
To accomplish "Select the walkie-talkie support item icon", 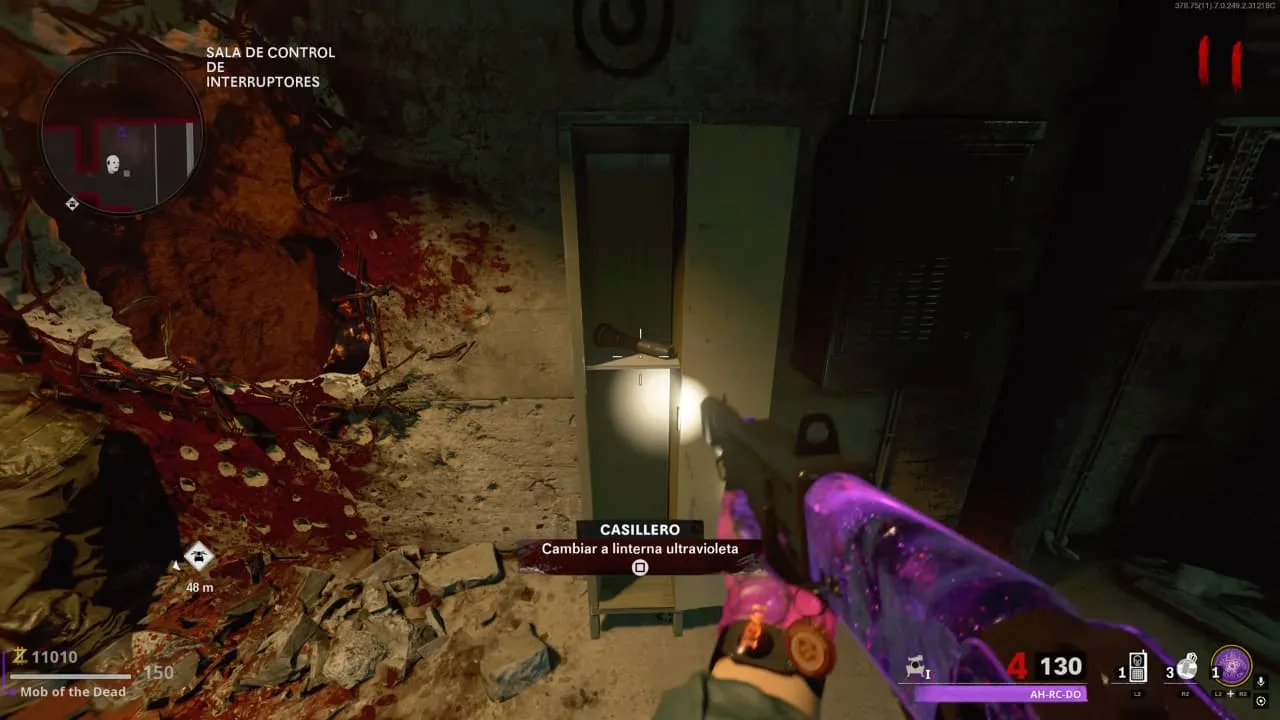I will 1138,667.
